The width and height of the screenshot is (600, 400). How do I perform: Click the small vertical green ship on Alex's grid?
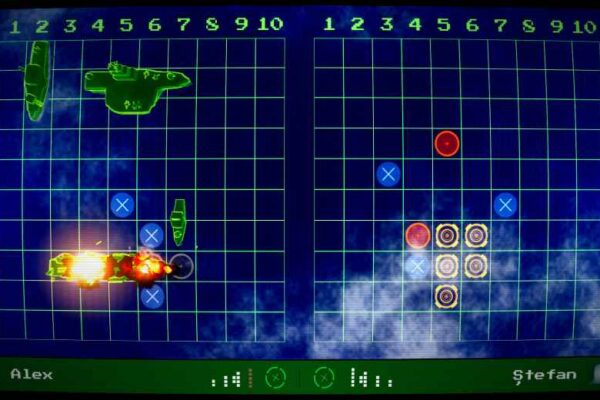pos(178,221)
